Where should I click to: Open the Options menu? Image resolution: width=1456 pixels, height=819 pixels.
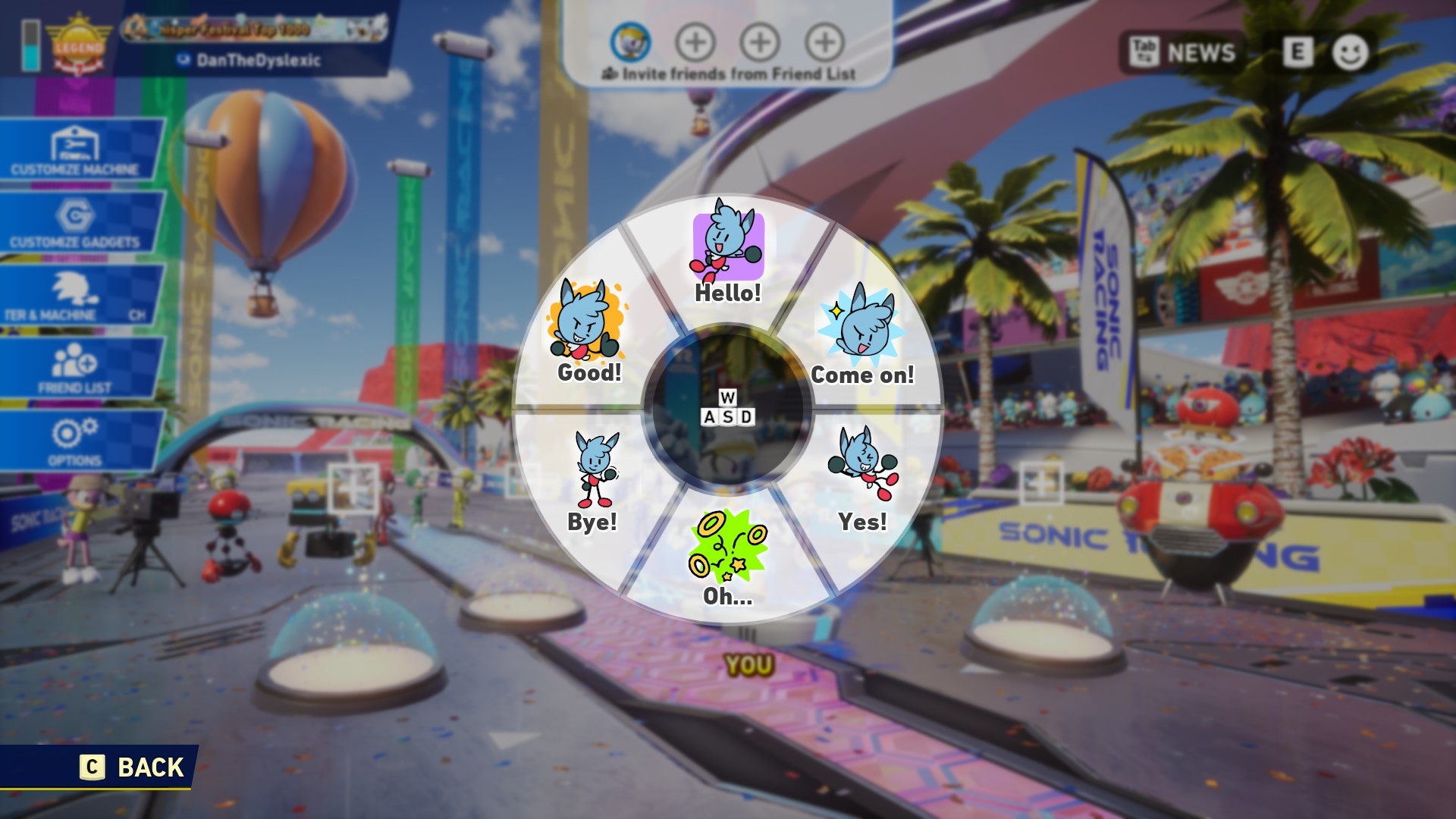point(76,441)
